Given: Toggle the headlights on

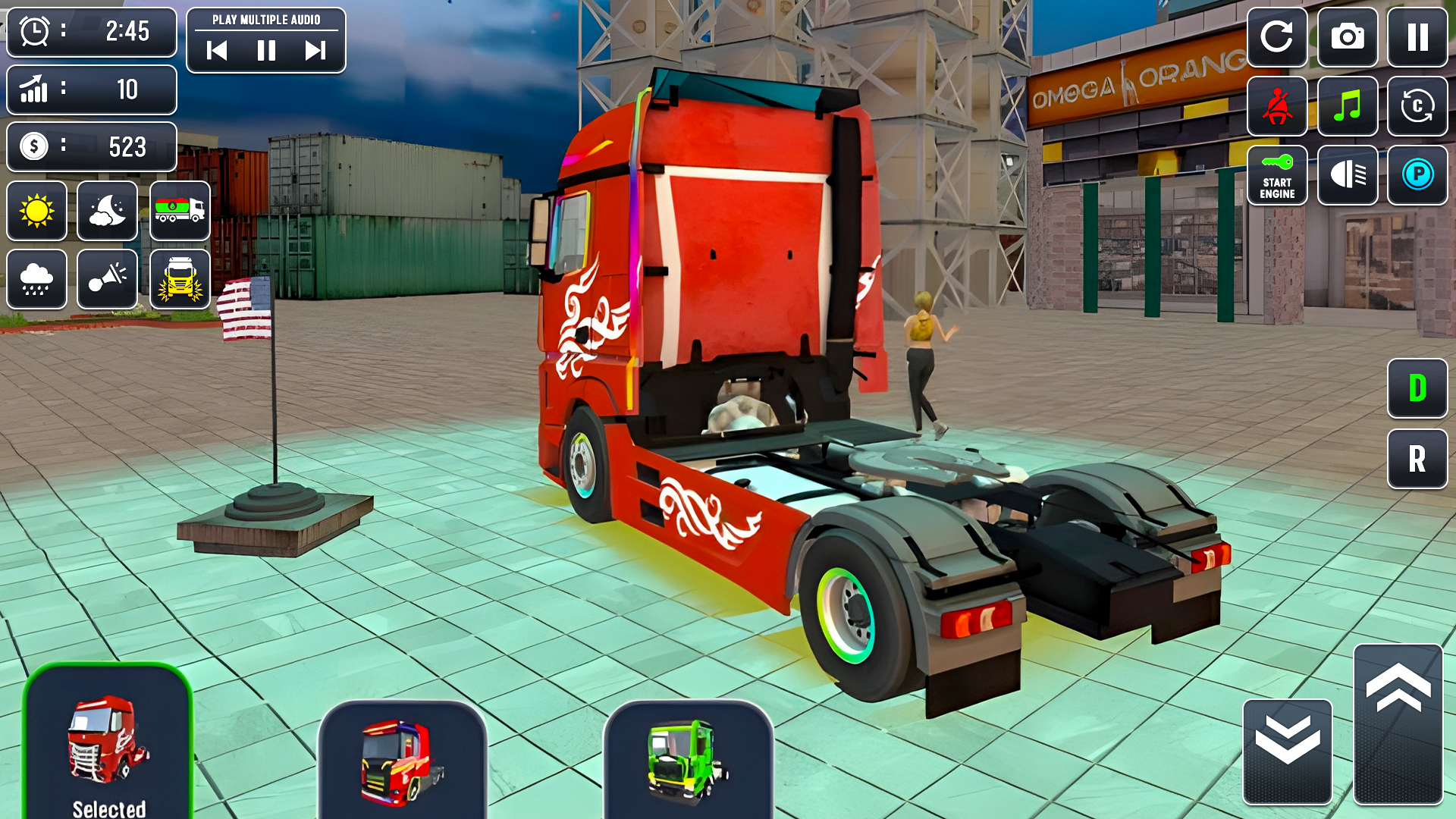Looking at the screenshot, I should pyautogui.click(x=1348, y=176).
